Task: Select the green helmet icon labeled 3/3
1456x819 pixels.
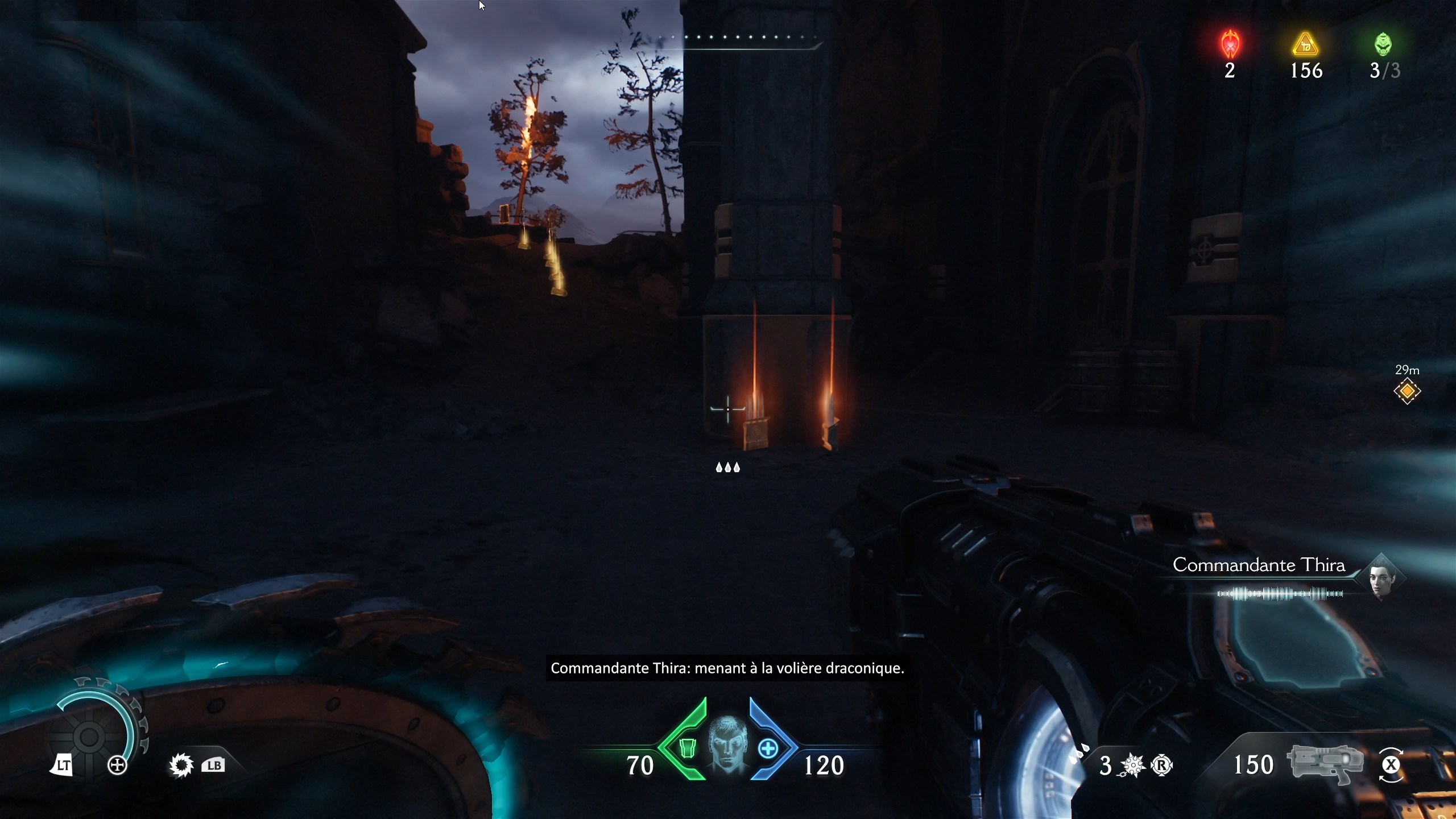Action: 1383,44
